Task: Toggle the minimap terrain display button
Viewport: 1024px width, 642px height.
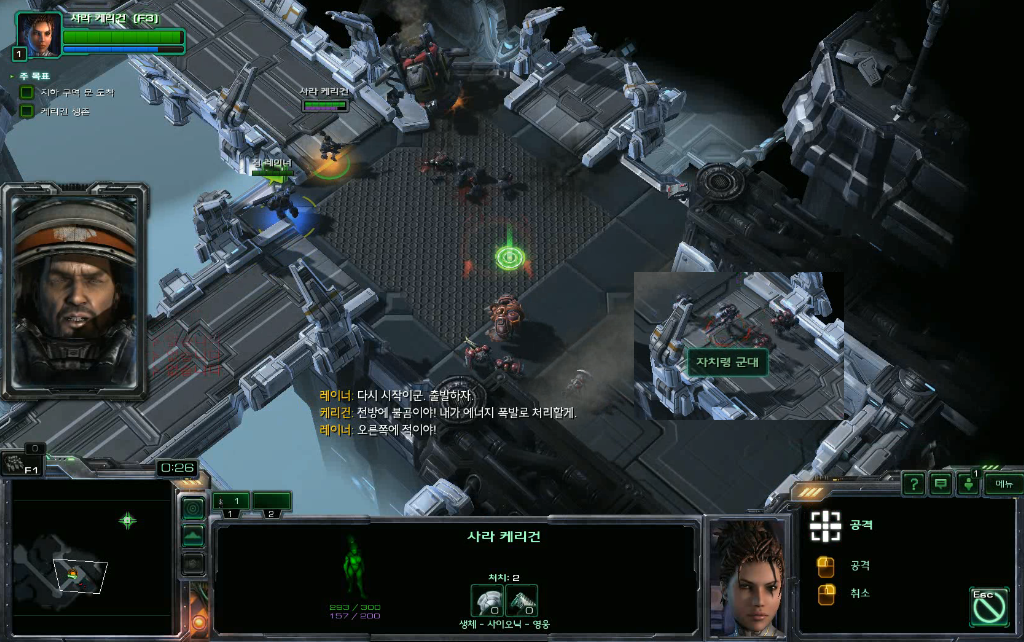Action: [193, 537]
